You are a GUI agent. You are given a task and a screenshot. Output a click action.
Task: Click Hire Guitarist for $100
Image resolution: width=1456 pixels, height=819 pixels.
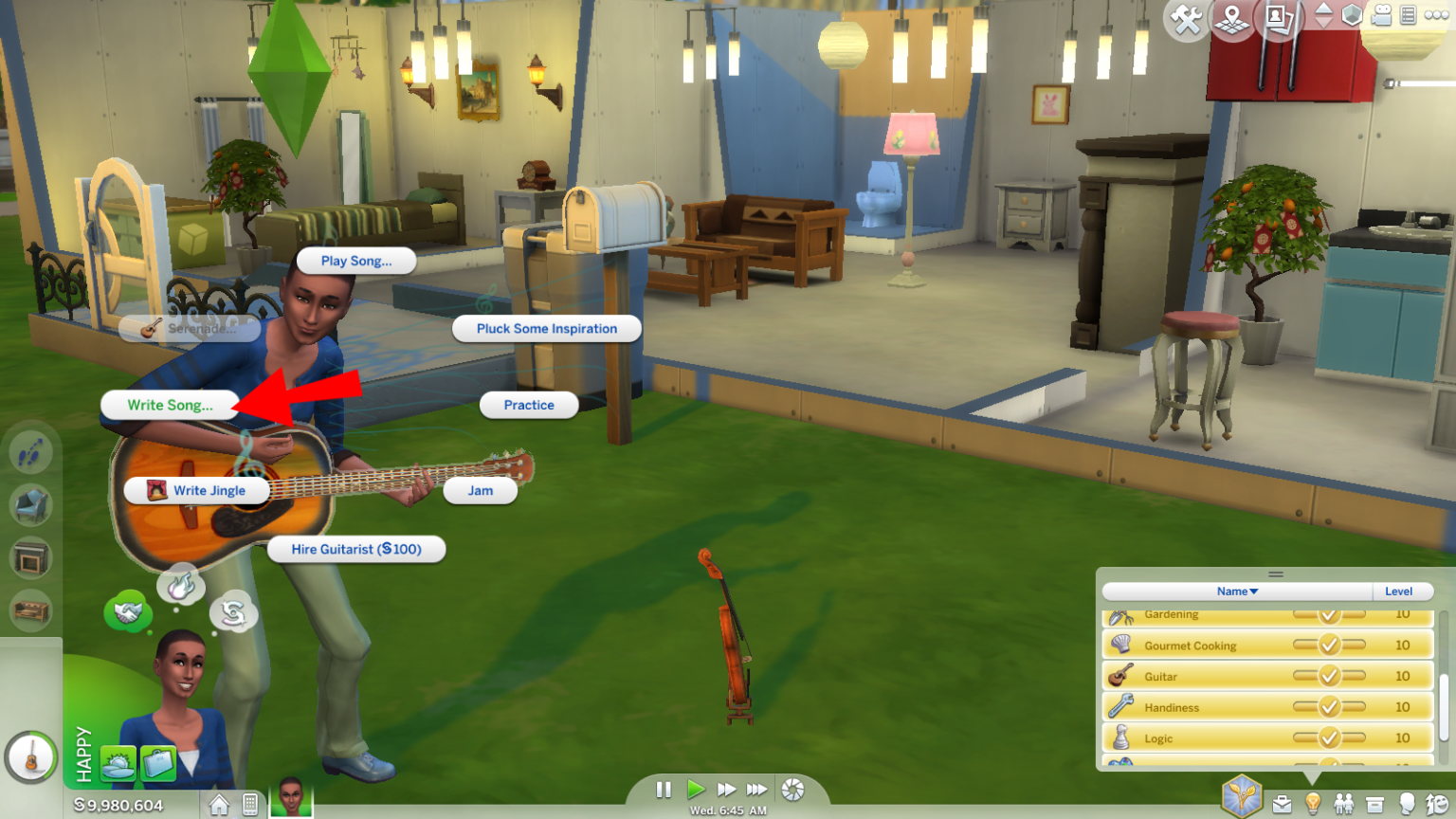pos(356,549)
